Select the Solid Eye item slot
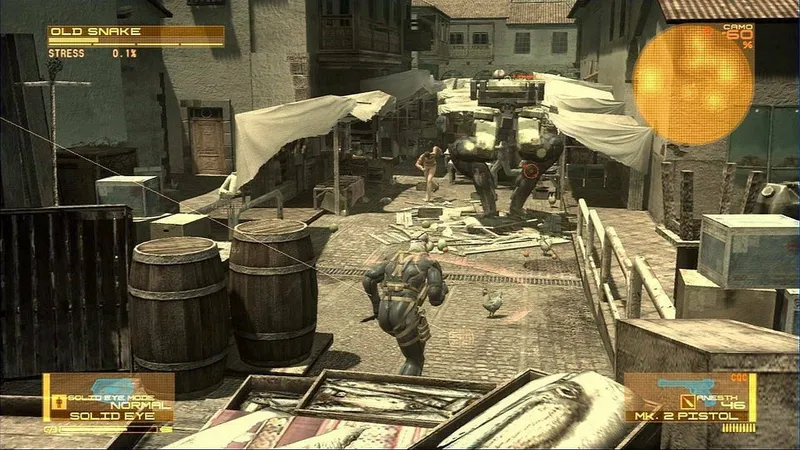The height and width of the screenshot is (450, 800). 108,397
